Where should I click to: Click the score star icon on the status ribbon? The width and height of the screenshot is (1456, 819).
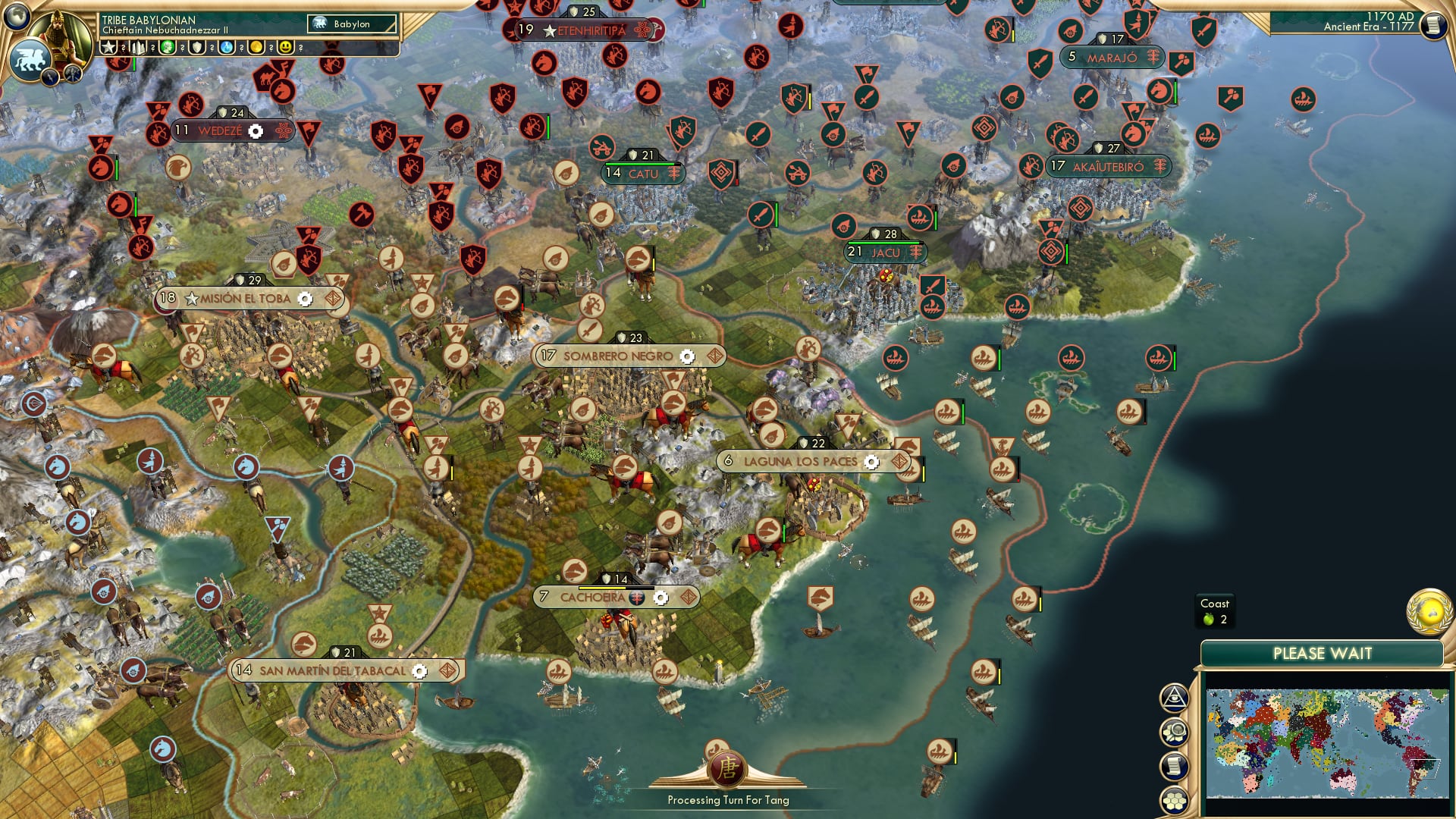tap(108, 47)
